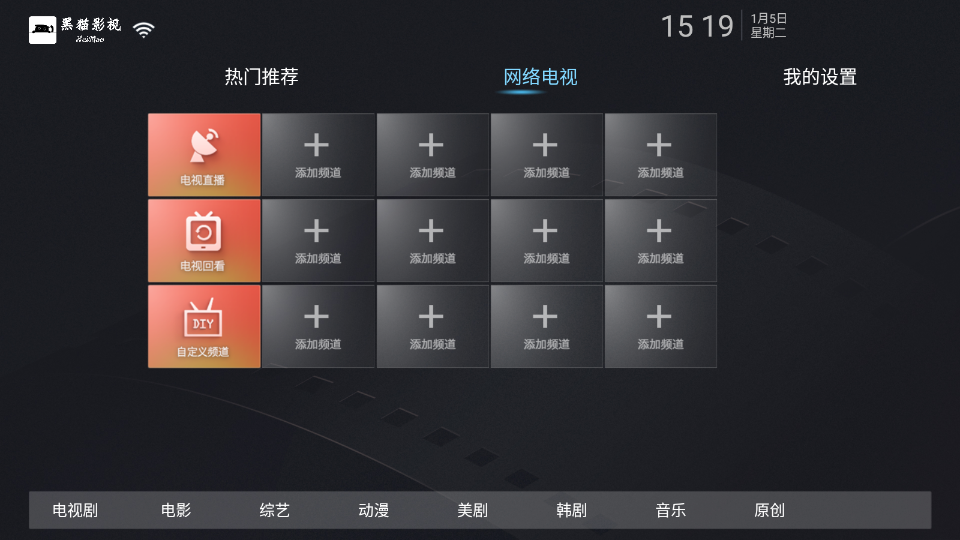This screenshot has height=540, width=960.
Task: Click the 黑猫影视 logo
Action: tap(75, 29)
